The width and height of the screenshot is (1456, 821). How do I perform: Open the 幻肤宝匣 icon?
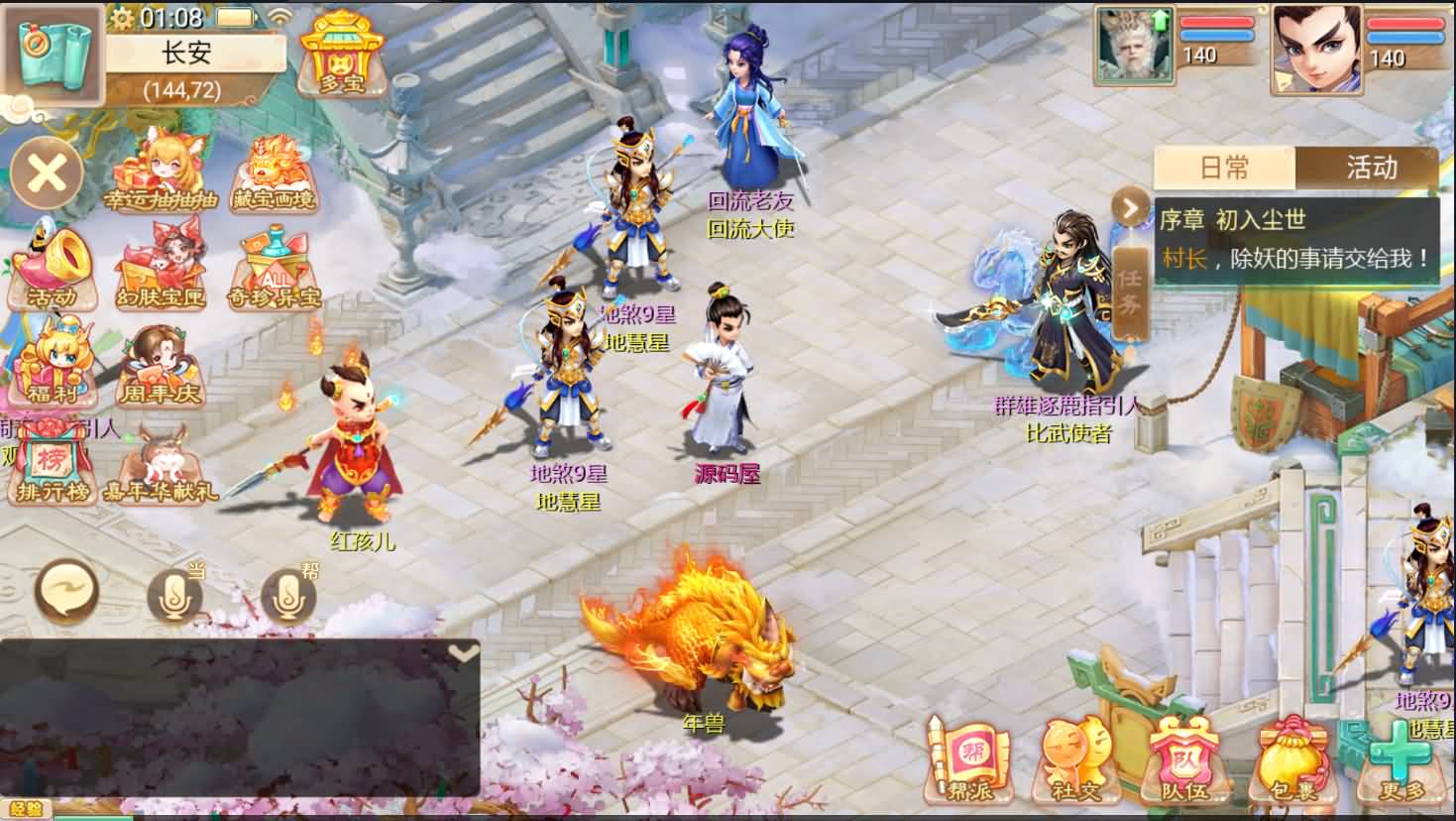[x=160, y=268]
